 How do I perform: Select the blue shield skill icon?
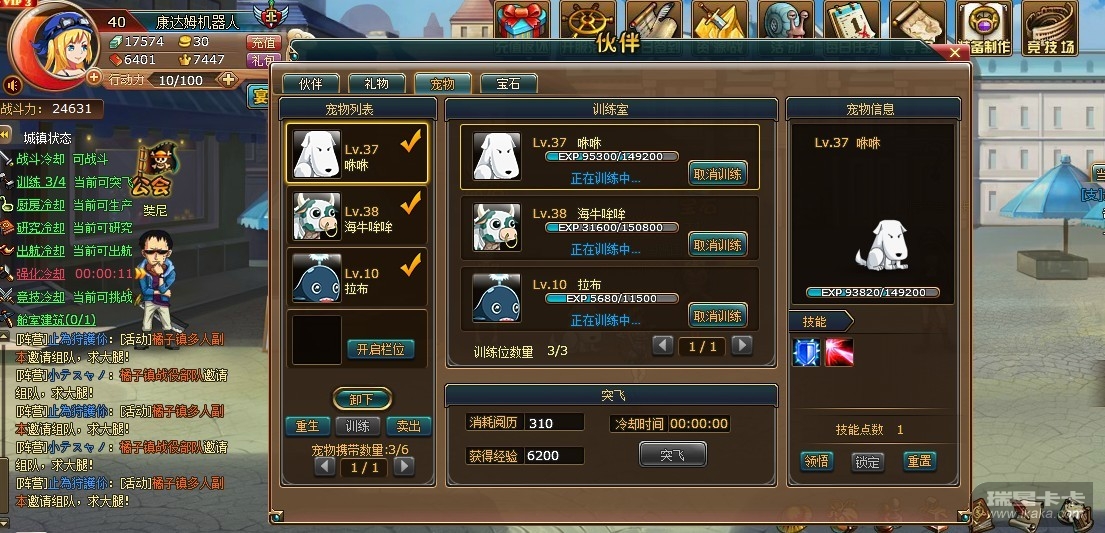click(x=806, y=353)
